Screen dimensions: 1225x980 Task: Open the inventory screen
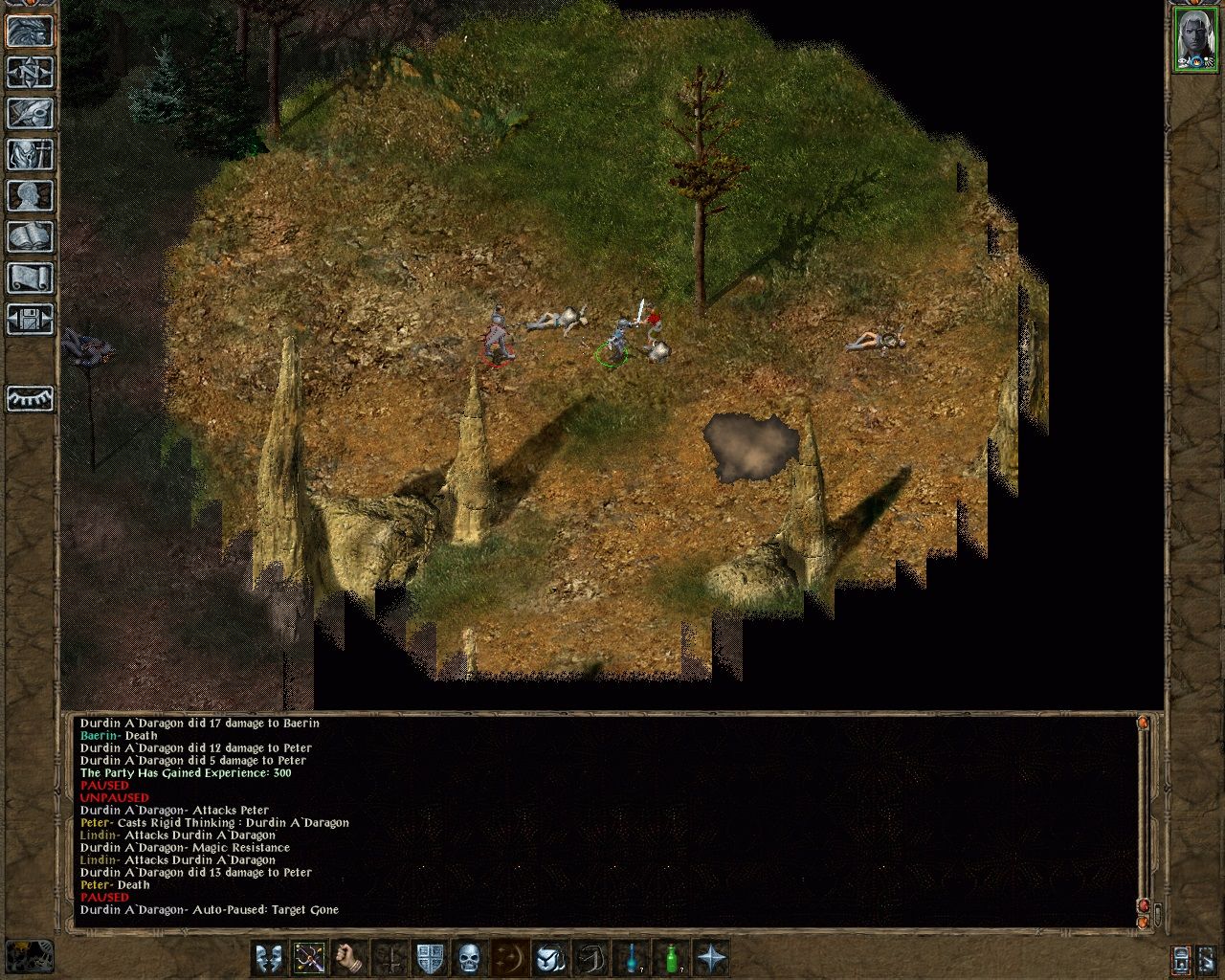[x=30, y=153]
